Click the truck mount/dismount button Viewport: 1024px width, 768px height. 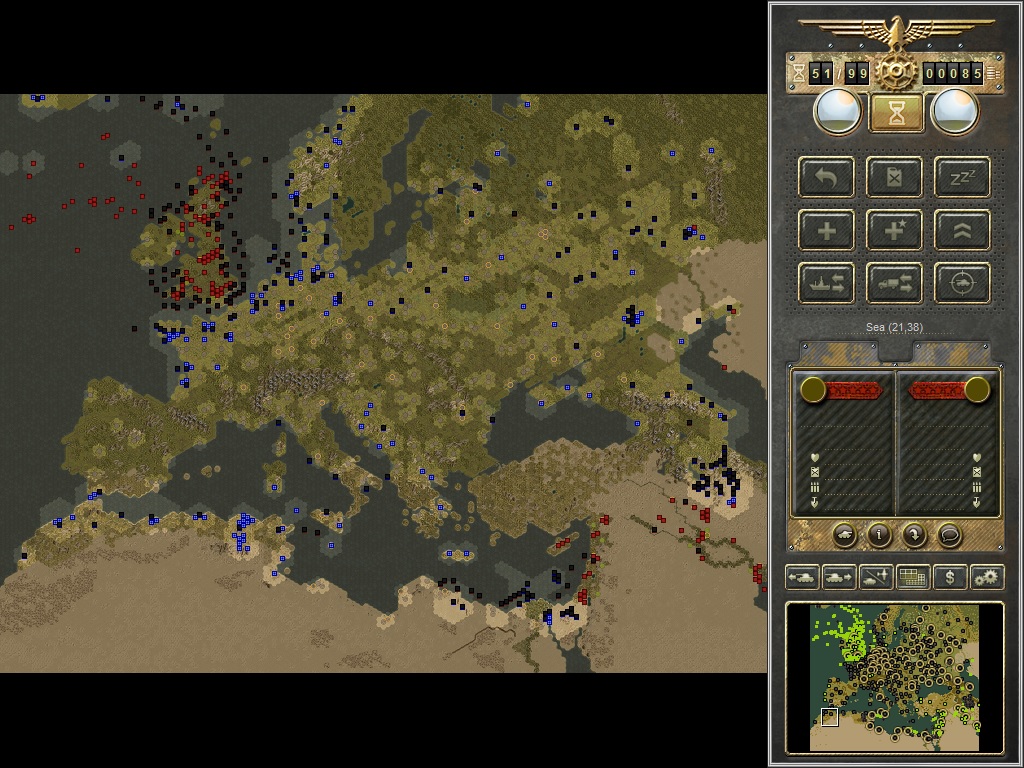(x=895, y=284)
